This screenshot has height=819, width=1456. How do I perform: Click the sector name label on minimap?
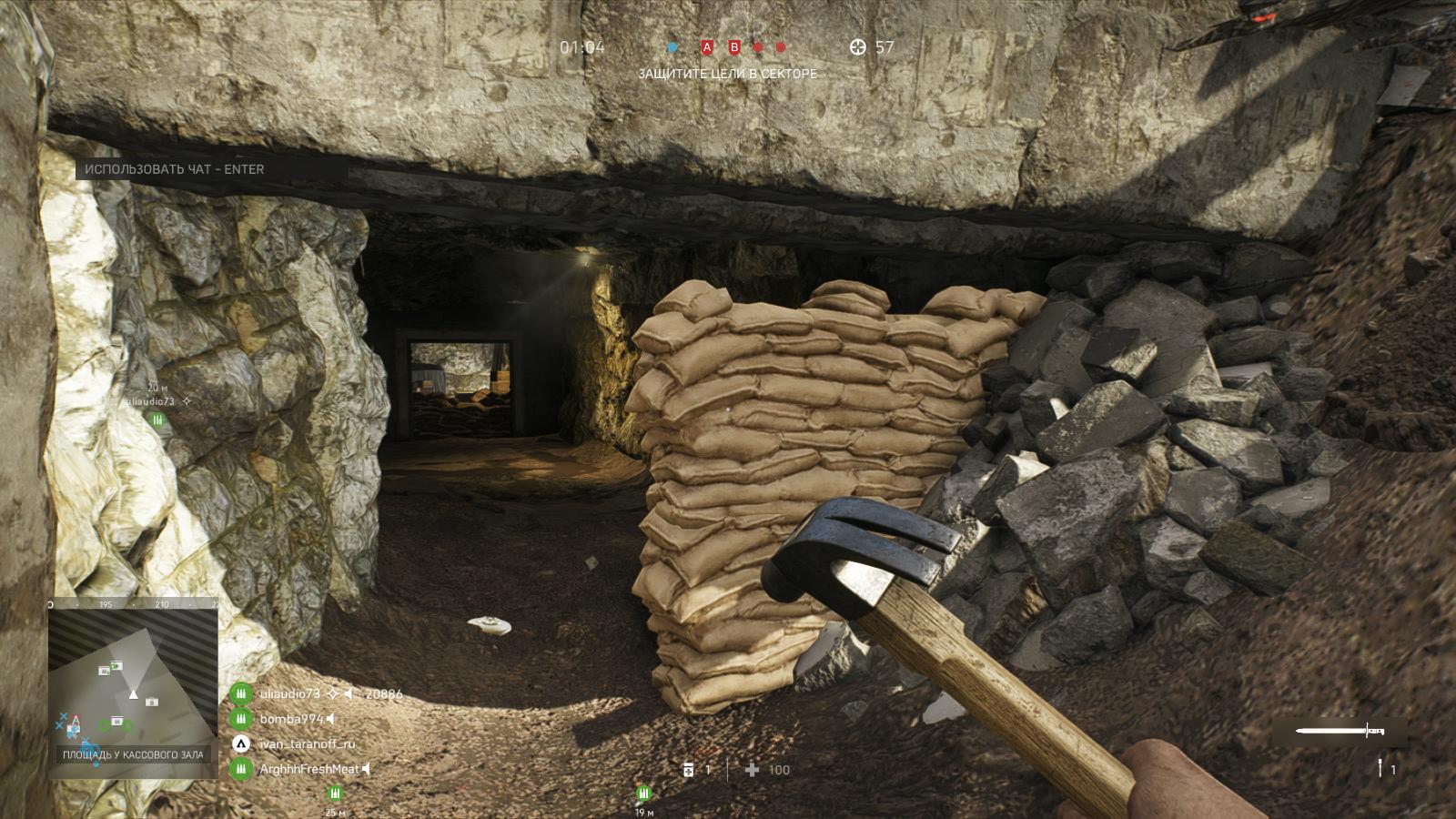[x=133, y=754]
